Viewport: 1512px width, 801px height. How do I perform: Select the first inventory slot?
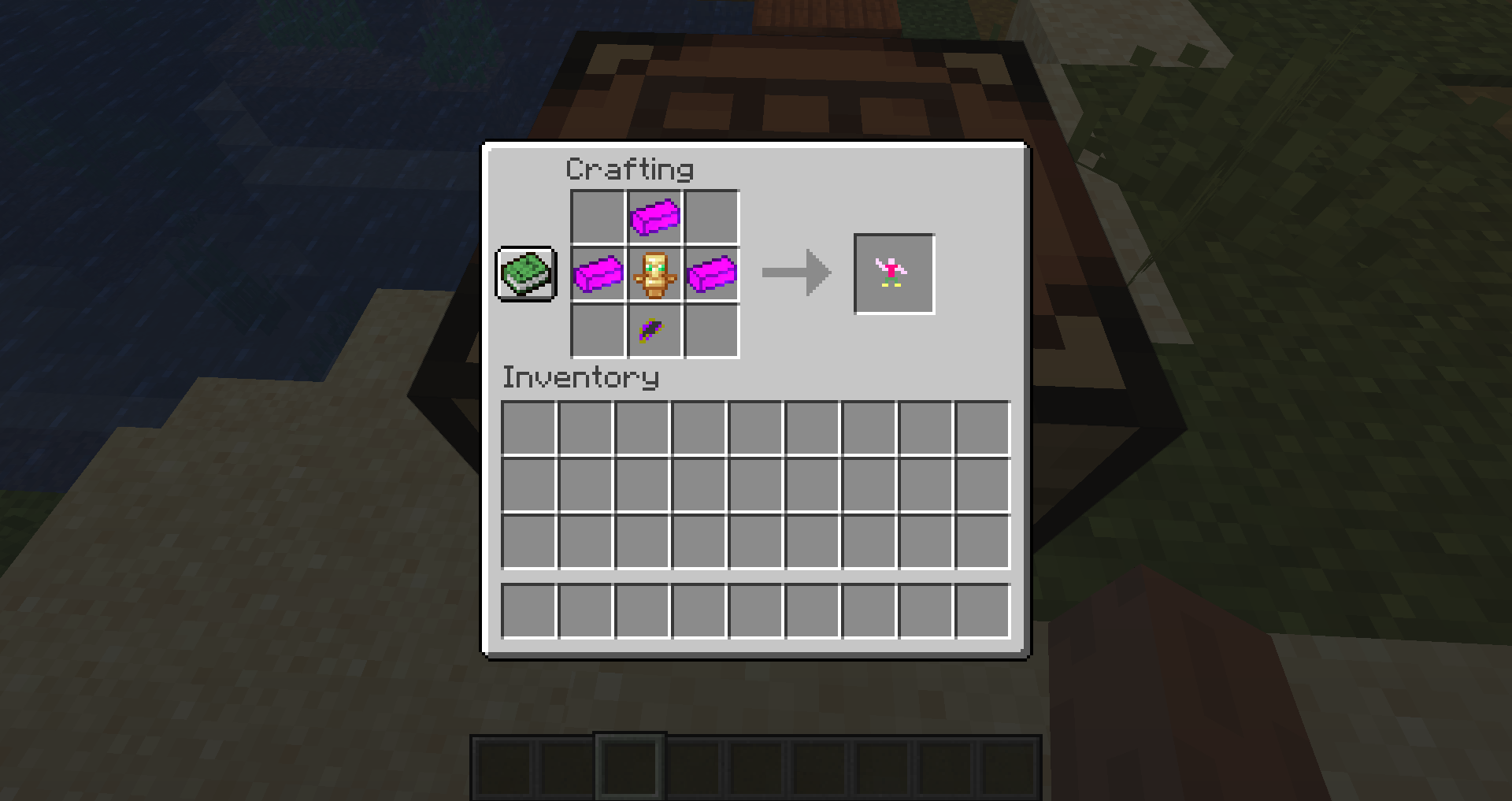(x=528, y=428)
